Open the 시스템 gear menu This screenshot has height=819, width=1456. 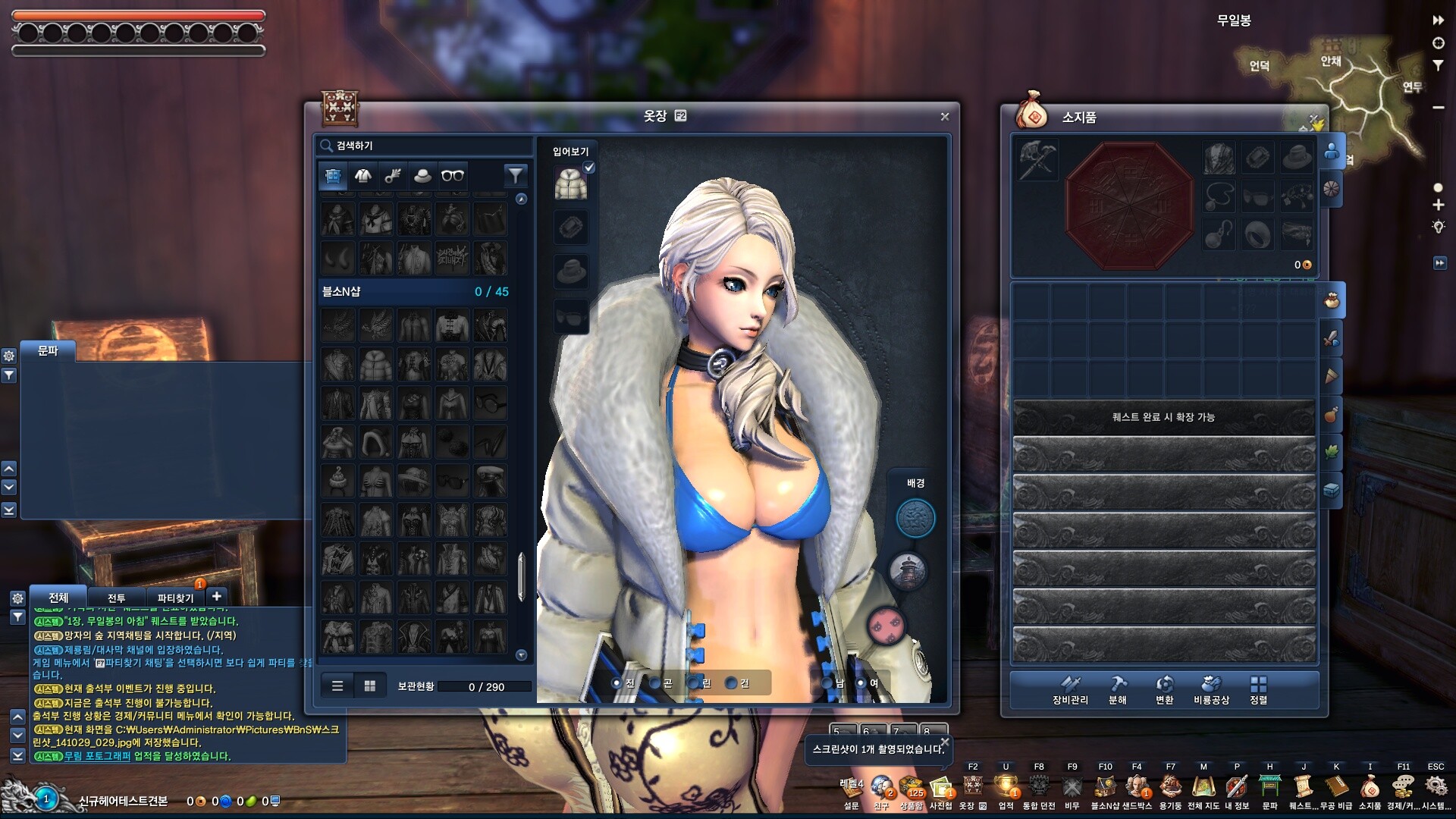pos(1436,790)
